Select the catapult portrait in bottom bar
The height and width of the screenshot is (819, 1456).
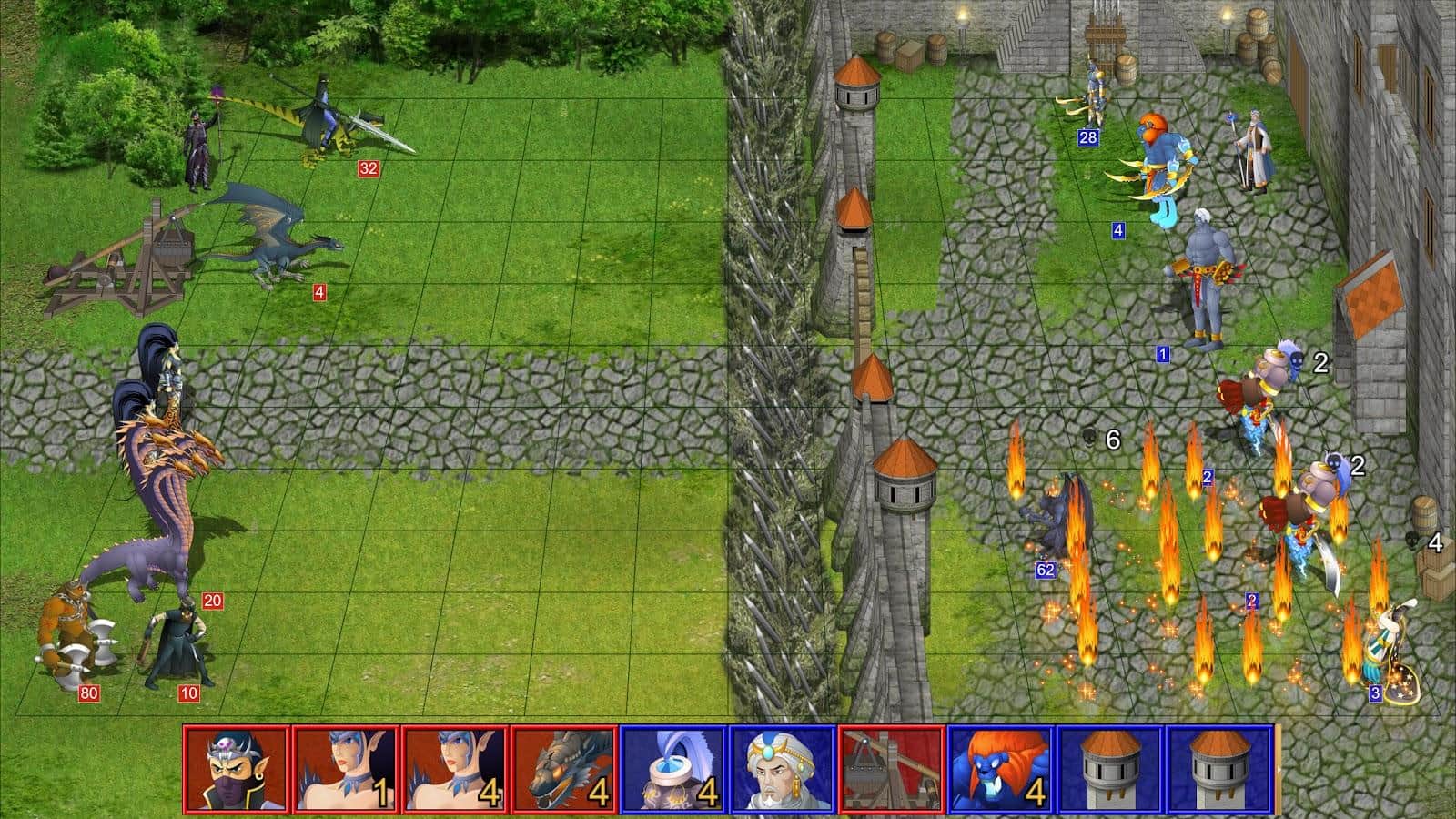pyautogui.click(x=892, y=769)
